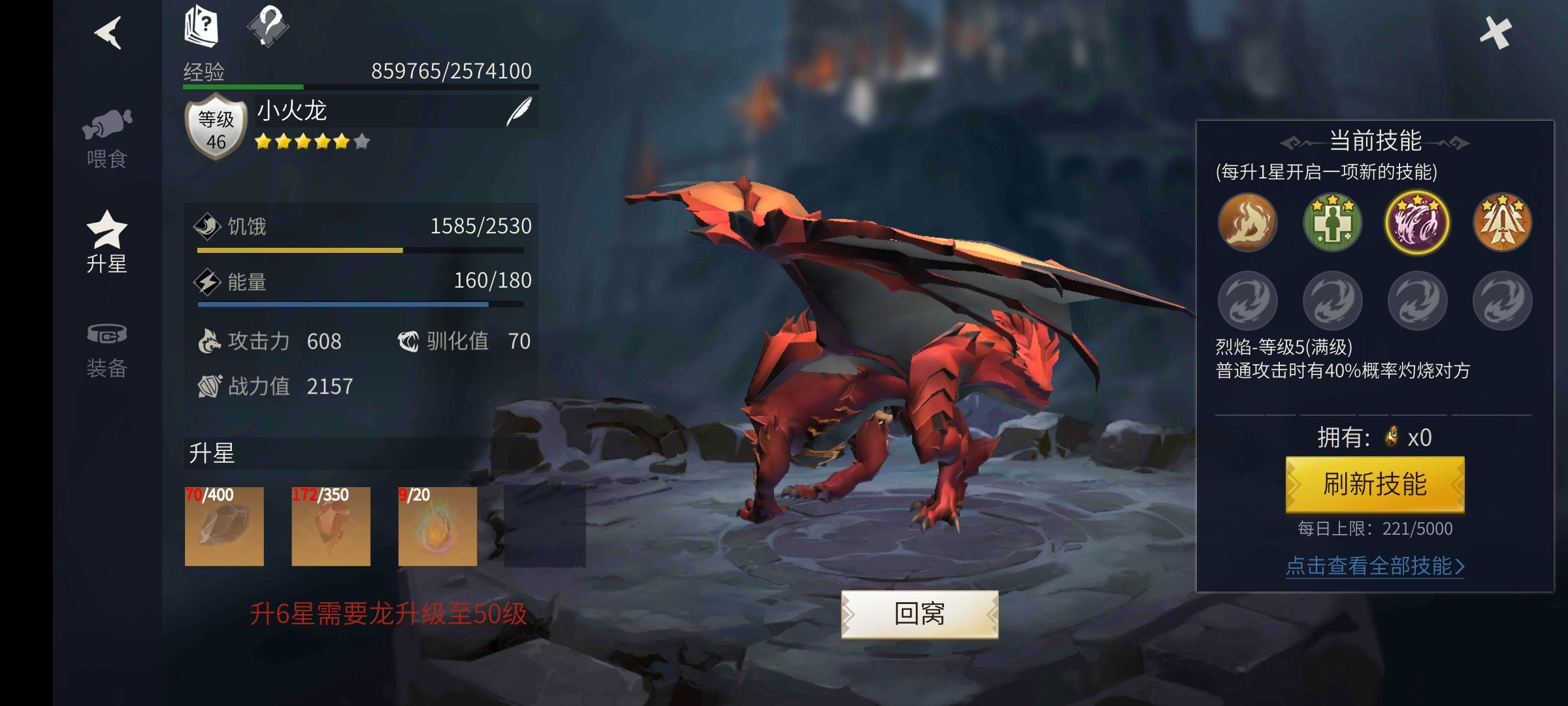Click the 刷新技能 refresh skills button
This screenshot has height=706, width=1568.
(1375, 484)
